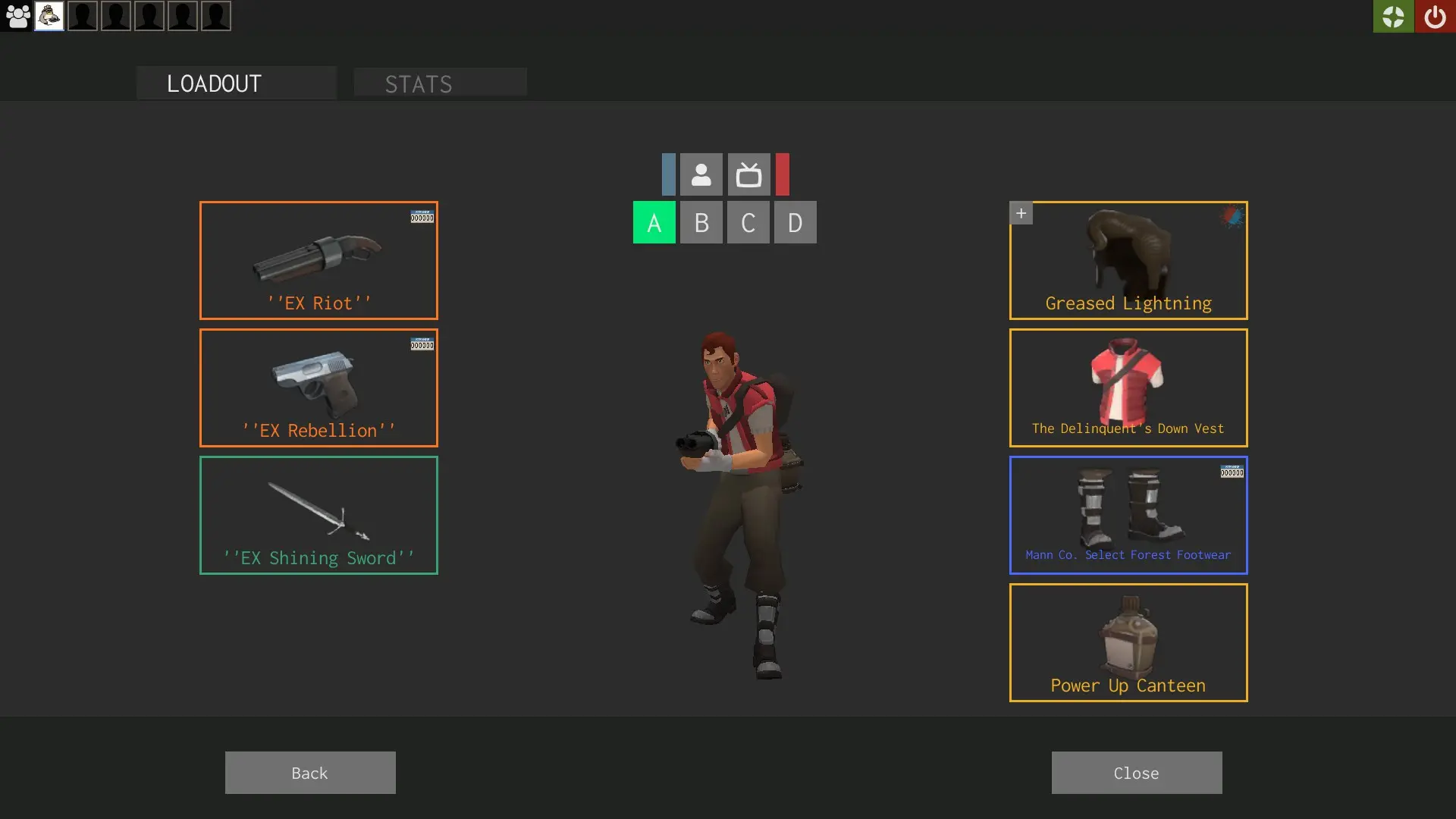This screenshot has width=1456, height=819.
Task: Show the player model view
Action: (x=701, y=174)
